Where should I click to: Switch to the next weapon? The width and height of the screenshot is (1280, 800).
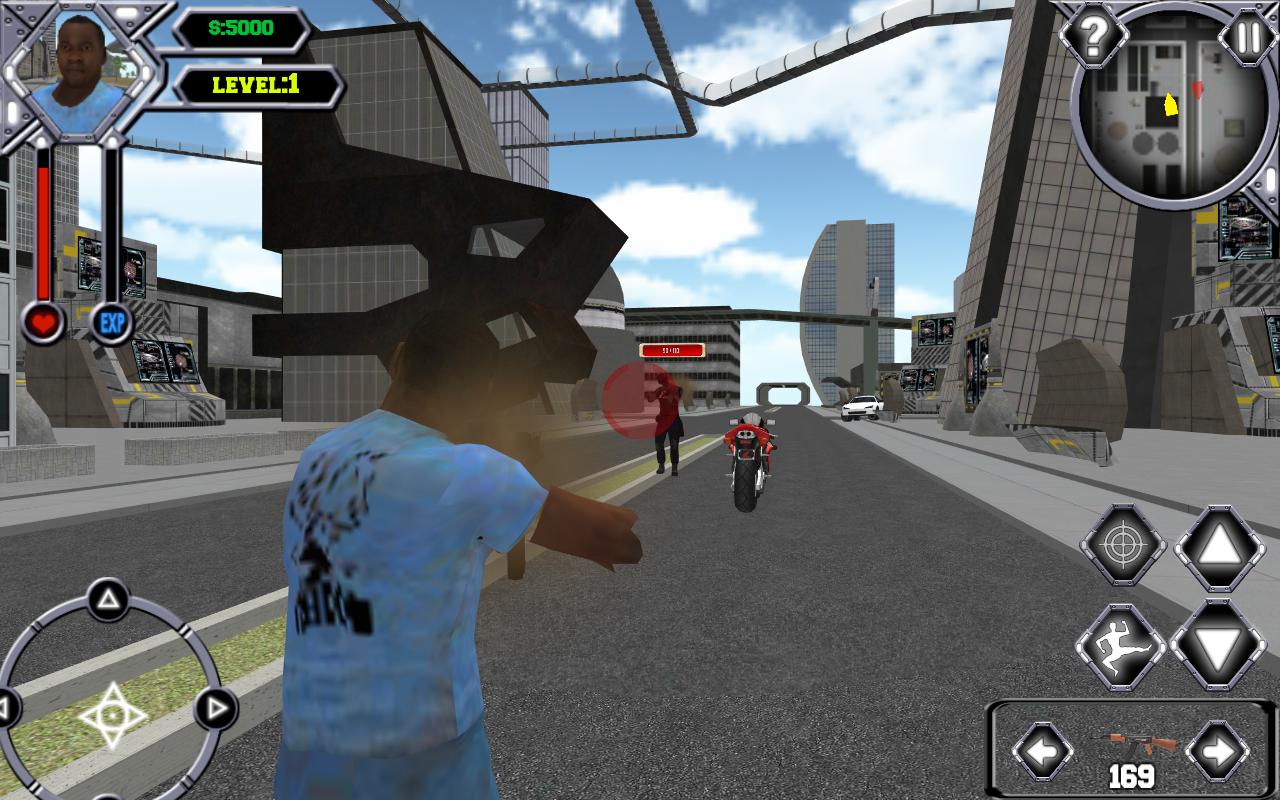[1216, 750]
